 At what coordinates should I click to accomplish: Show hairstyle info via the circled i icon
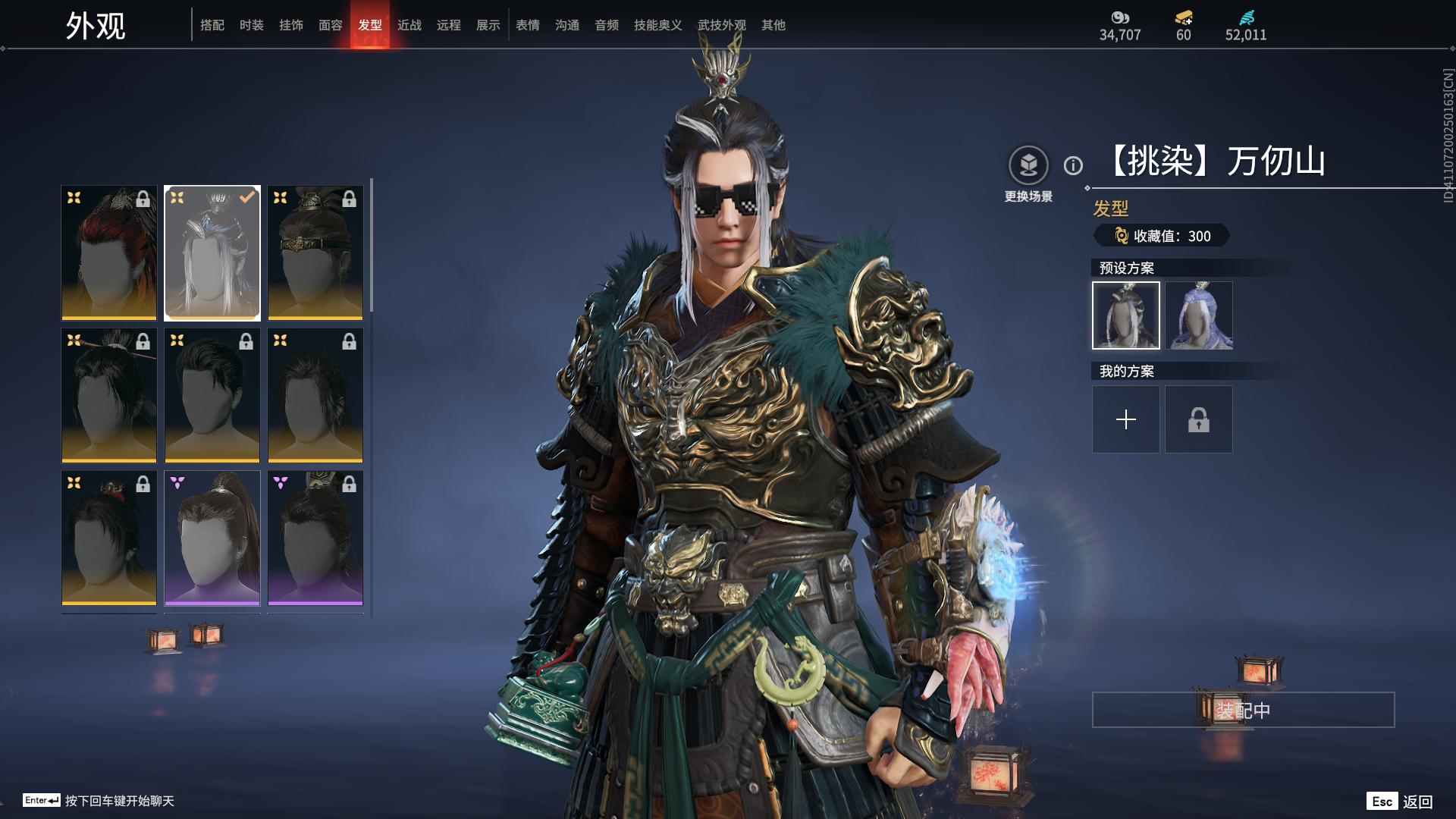coord(1072,165)
